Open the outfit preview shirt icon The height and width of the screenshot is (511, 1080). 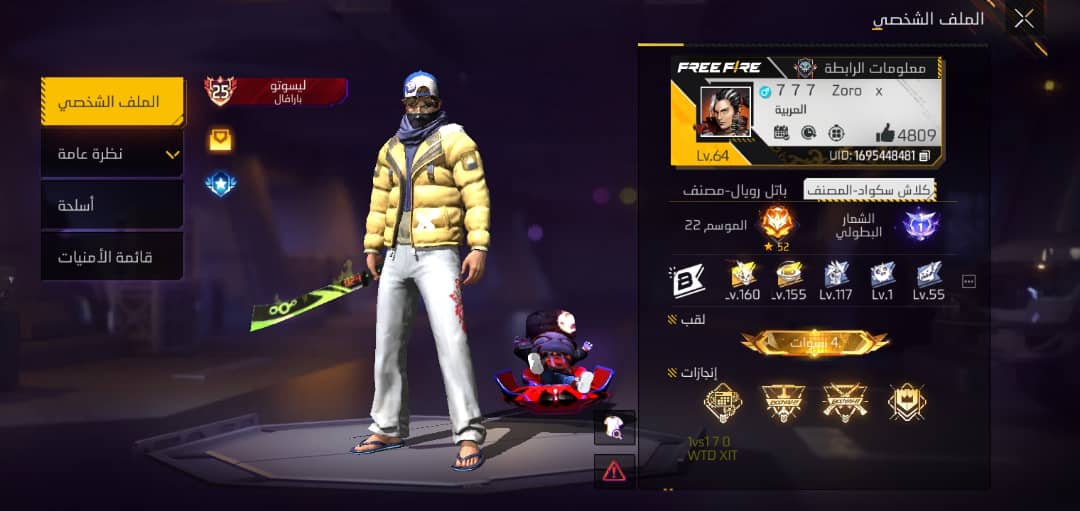614,427
